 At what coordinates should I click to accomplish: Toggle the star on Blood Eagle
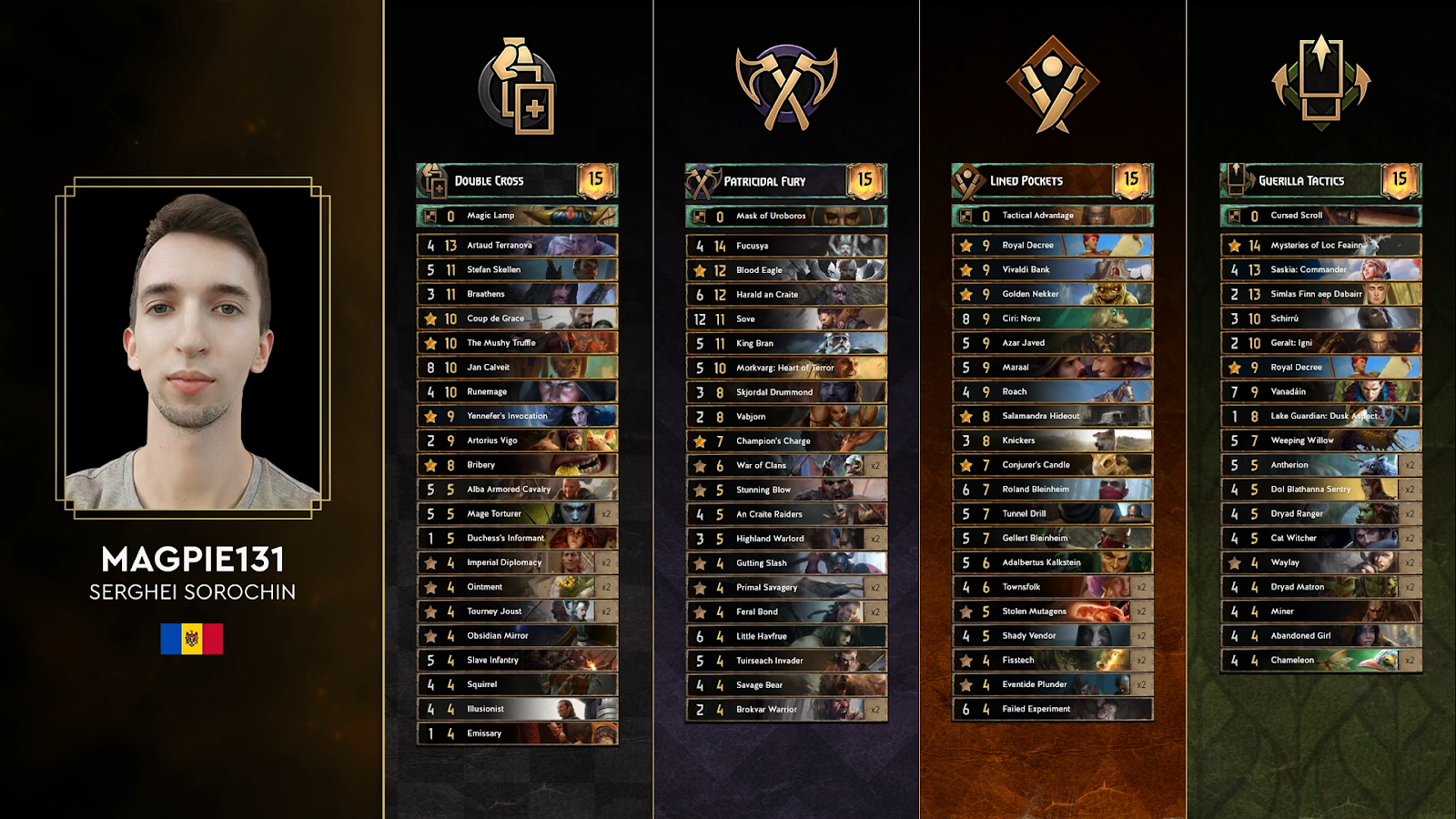(698, 269)
